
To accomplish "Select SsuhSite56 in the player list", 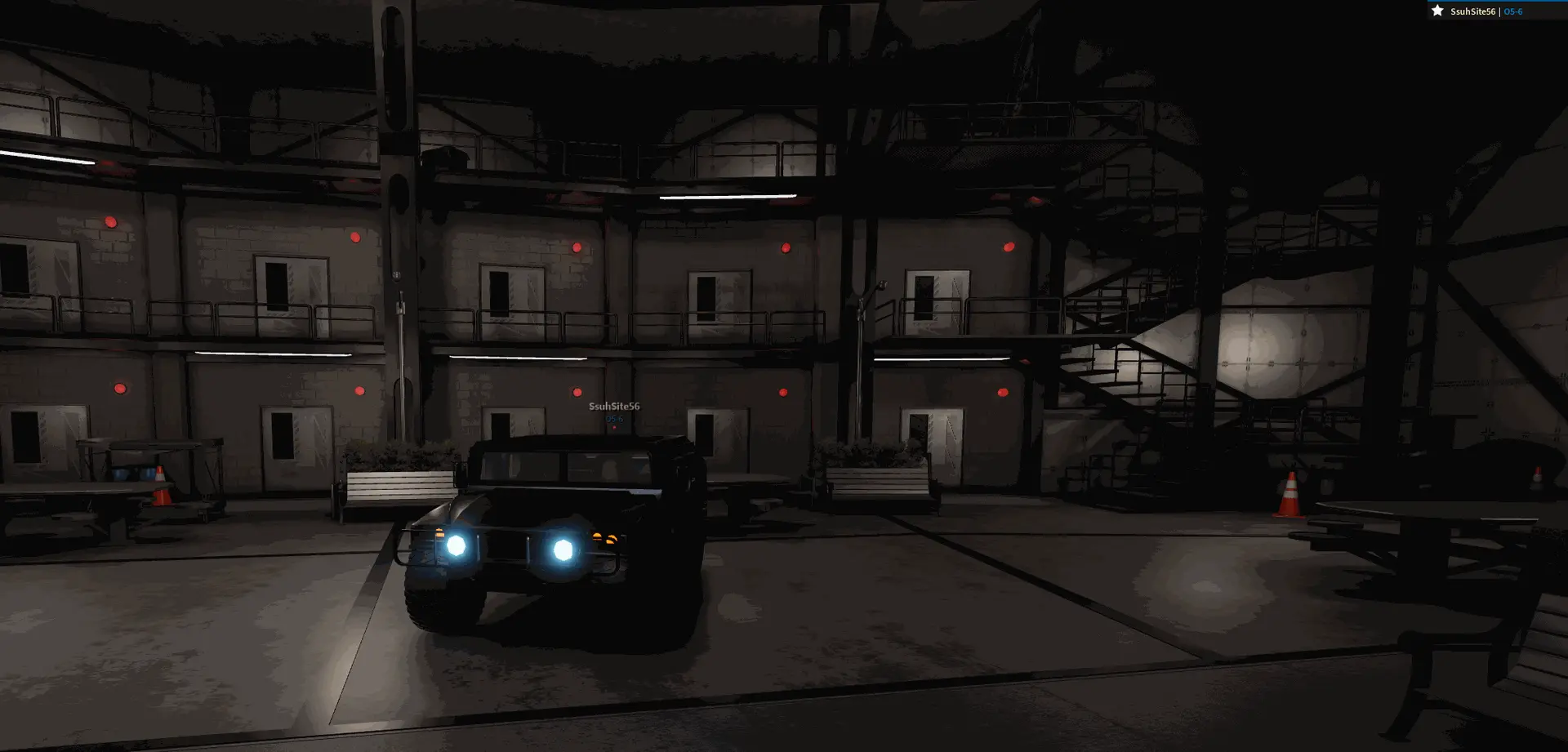I will click(x=1472, y=11).
